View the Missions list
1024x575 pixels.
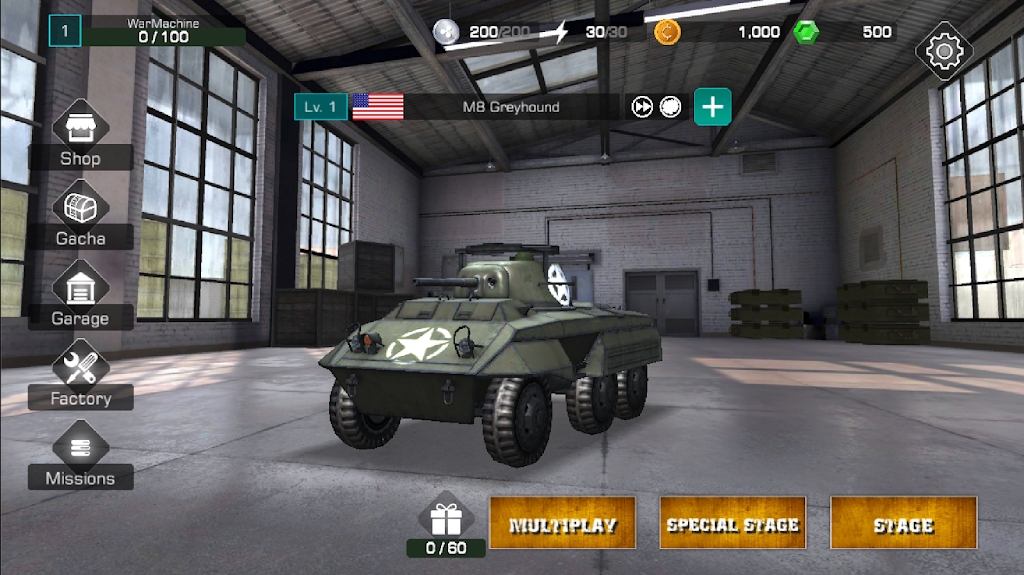(80, 457)
